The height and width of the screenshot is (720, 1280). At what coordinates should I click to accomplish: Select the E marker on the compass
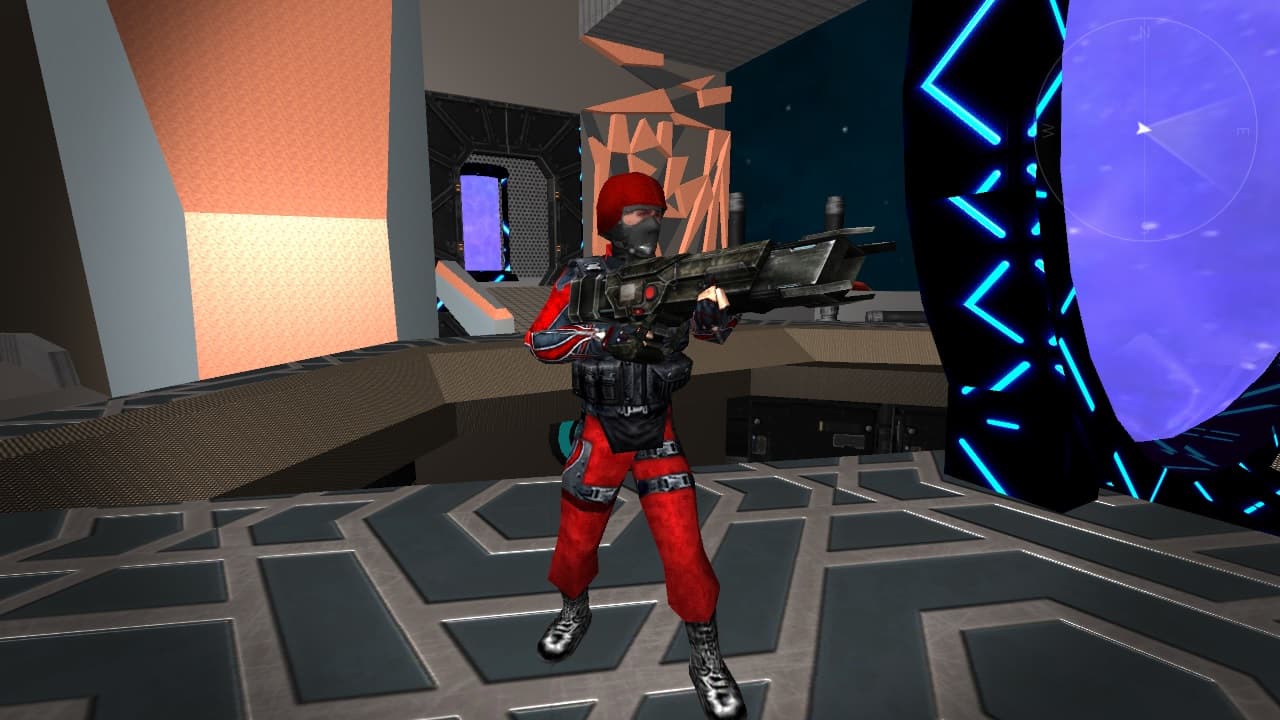[1241, 132]
